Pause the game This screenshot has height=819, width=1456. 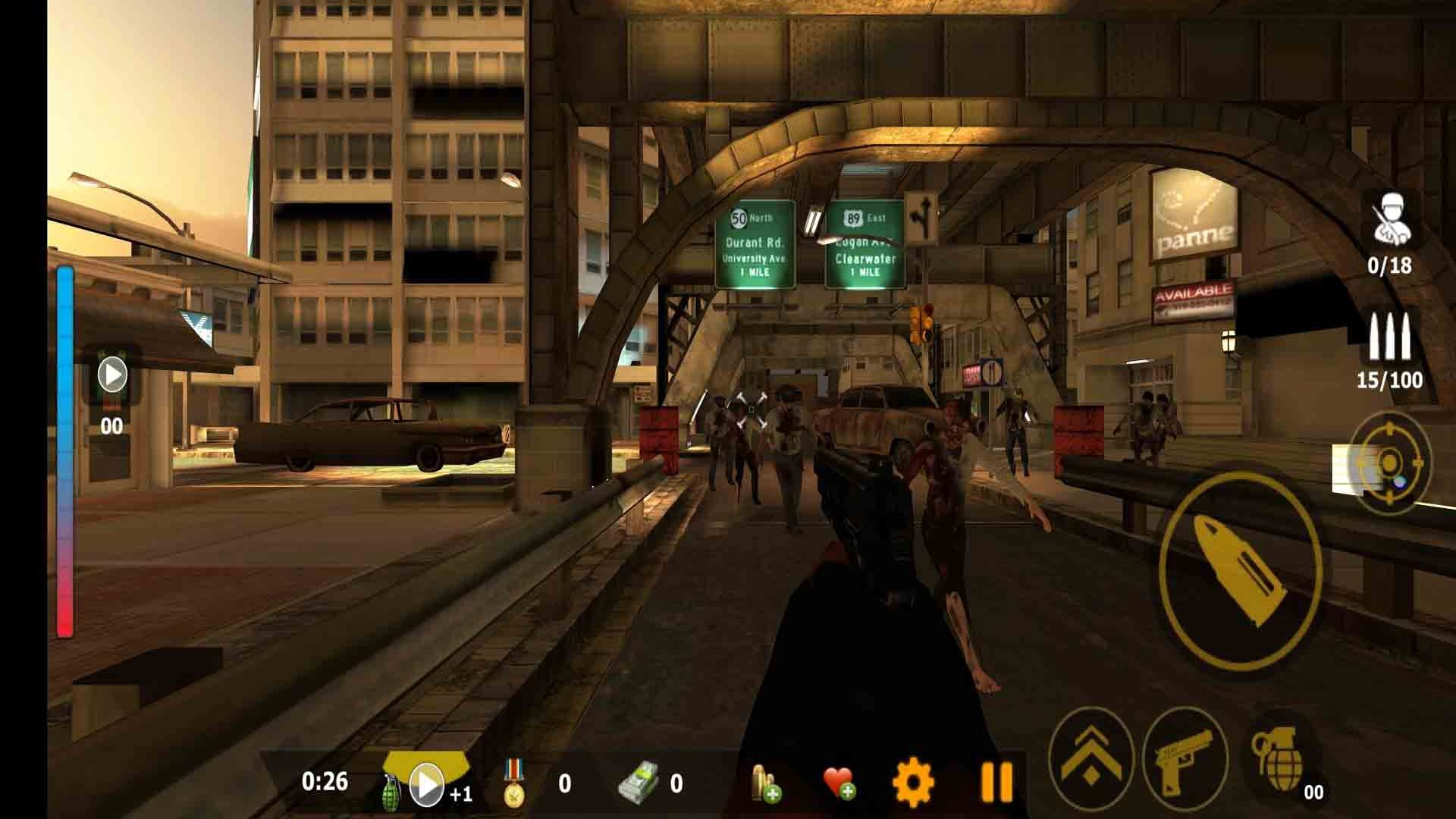click(996, 782)
